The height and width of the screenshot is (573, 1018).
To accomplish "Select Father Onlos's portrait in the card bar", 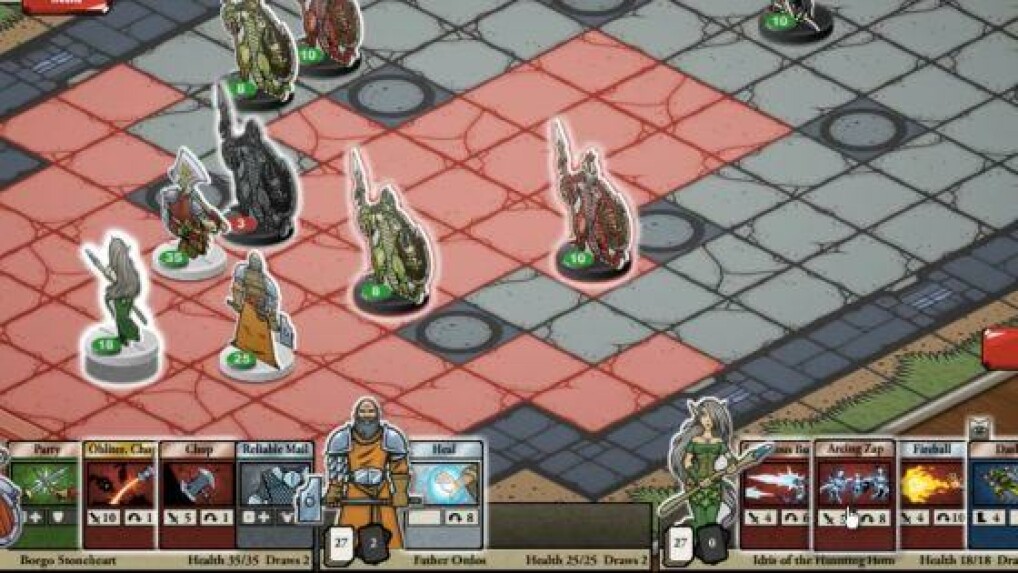I will click(368, 478).
